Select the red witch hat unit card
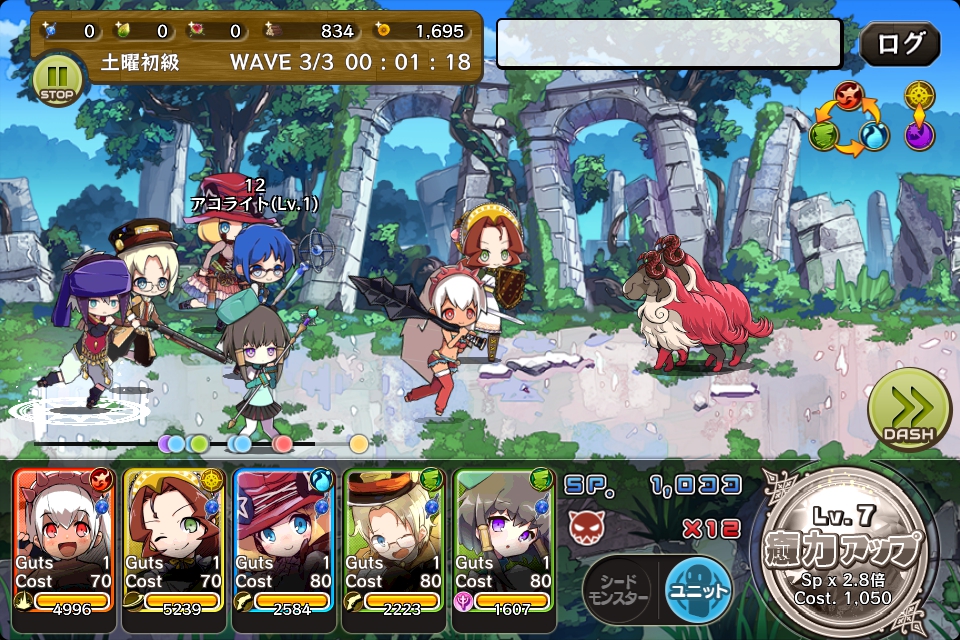 pyautogui.click(x=284, y=540)
